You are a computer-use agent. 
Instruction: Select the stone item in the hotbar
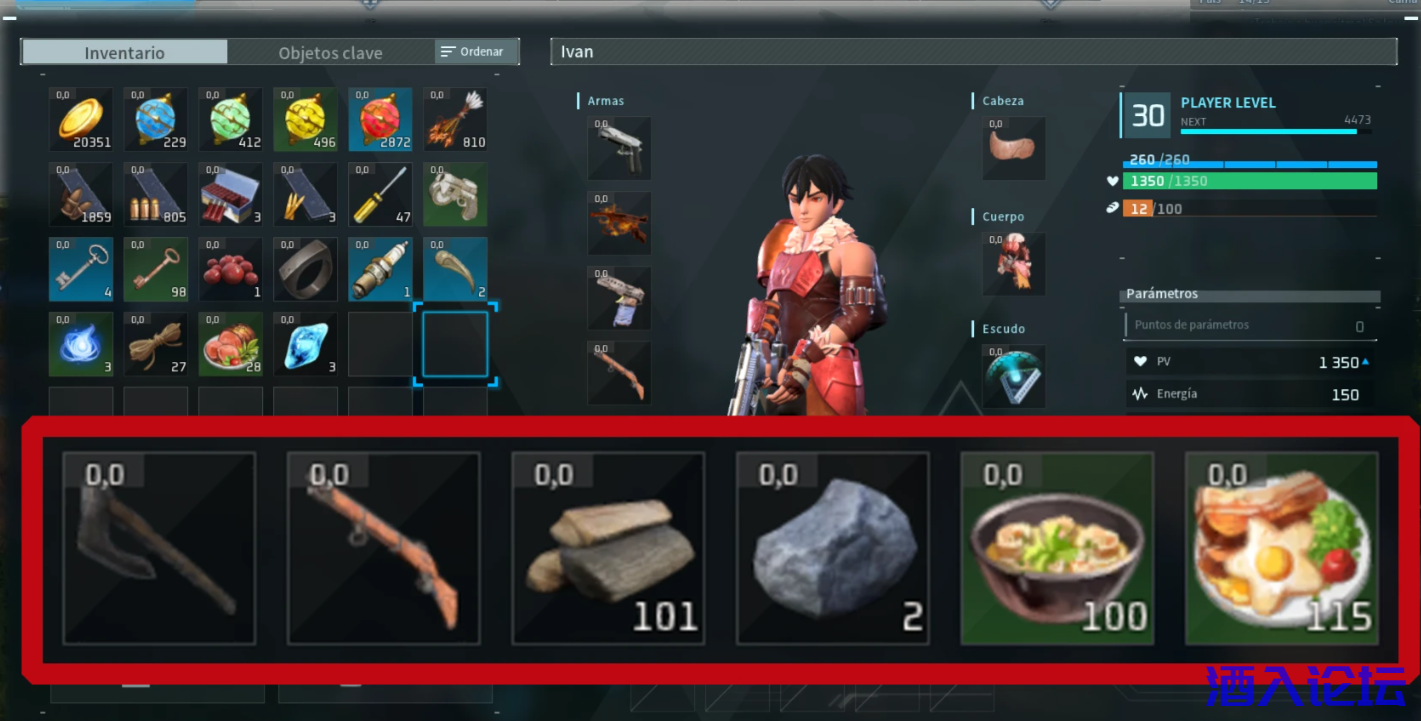click(x=832, y=548)
